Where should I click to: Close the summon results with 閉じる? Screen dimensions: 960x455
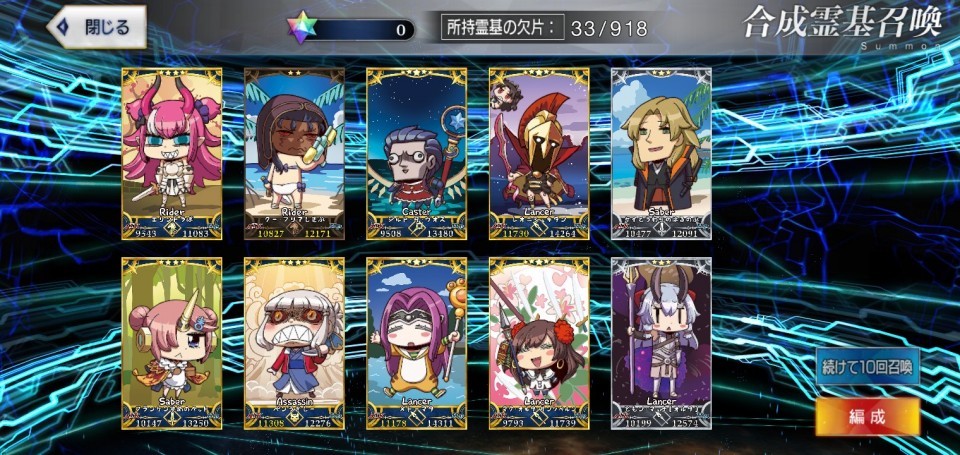click(x=96, y=27)
